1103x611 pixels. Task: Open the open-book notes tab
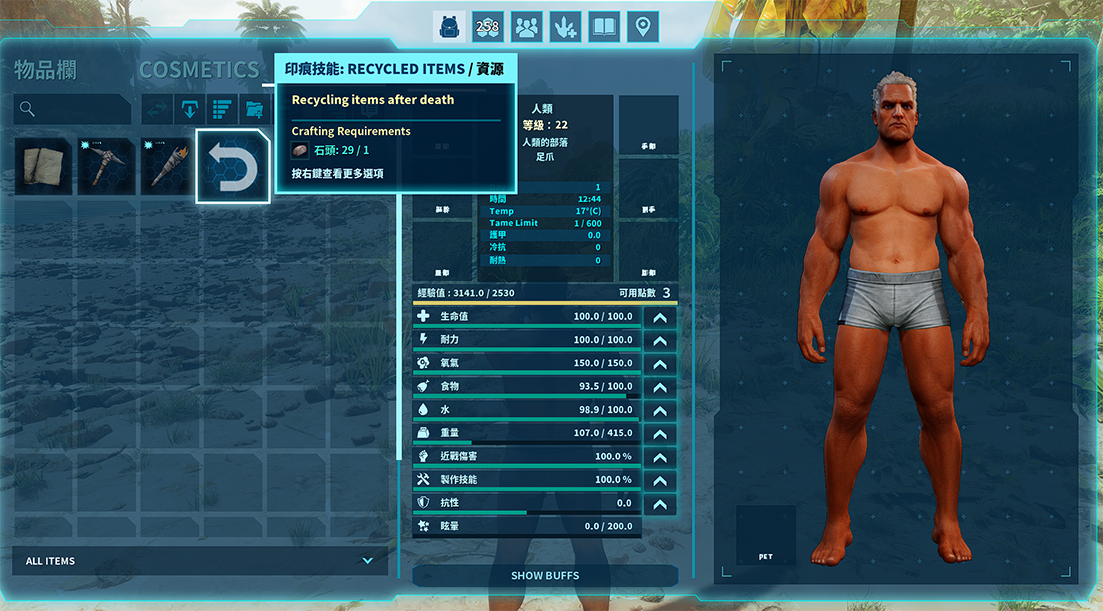coord(604,27)
